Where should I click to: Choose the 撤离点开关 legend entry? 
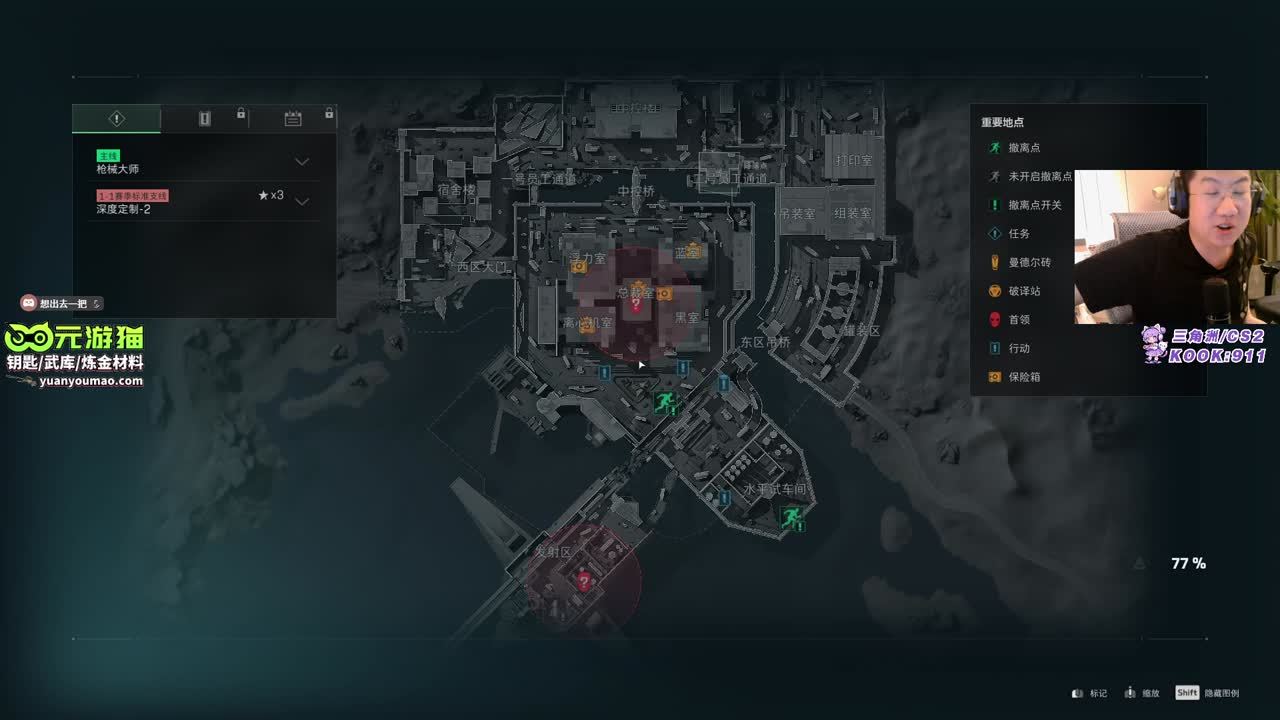coord(1034,205)
